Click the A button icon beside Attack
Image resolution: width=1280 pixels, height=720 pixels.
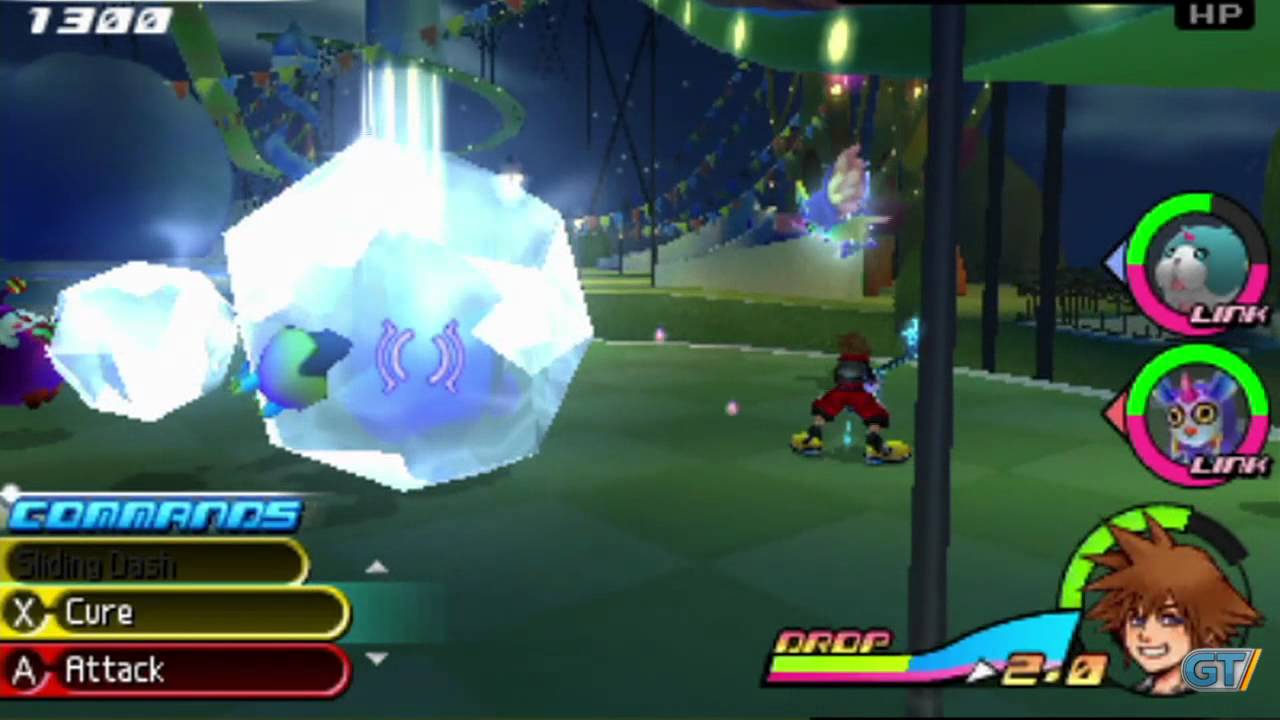(x=25, y=670)
